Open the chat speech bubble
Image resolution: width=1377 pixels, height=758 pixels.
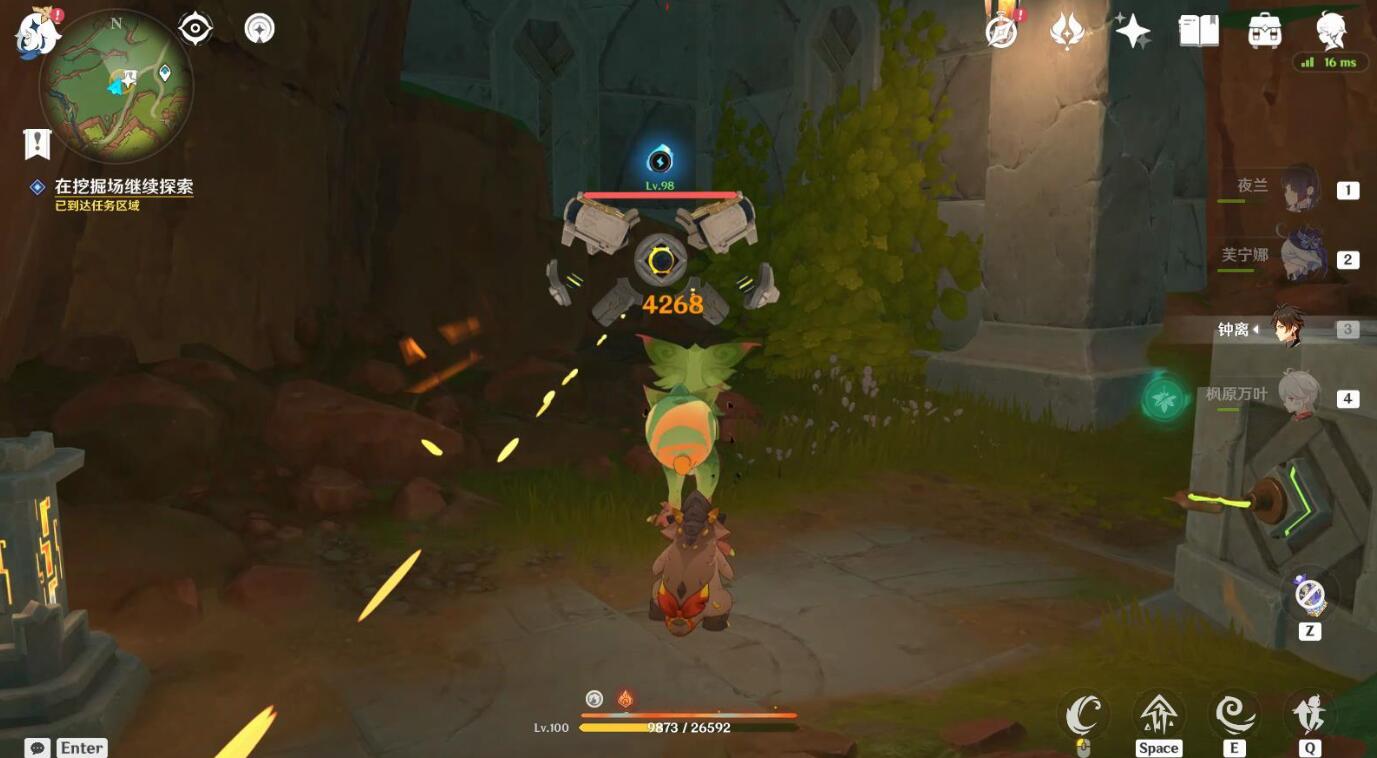tap(38, 748)
